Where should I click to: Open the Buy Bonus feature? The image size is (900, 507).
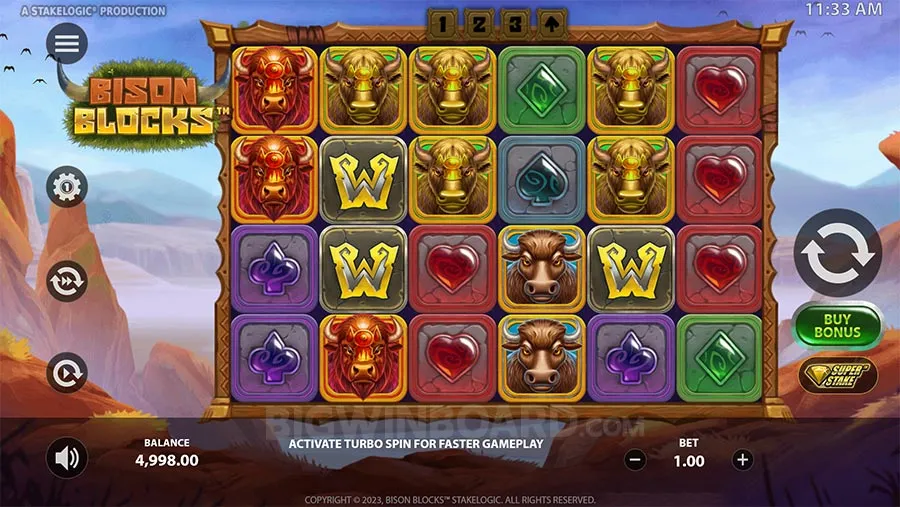click(x=837, y=324)
